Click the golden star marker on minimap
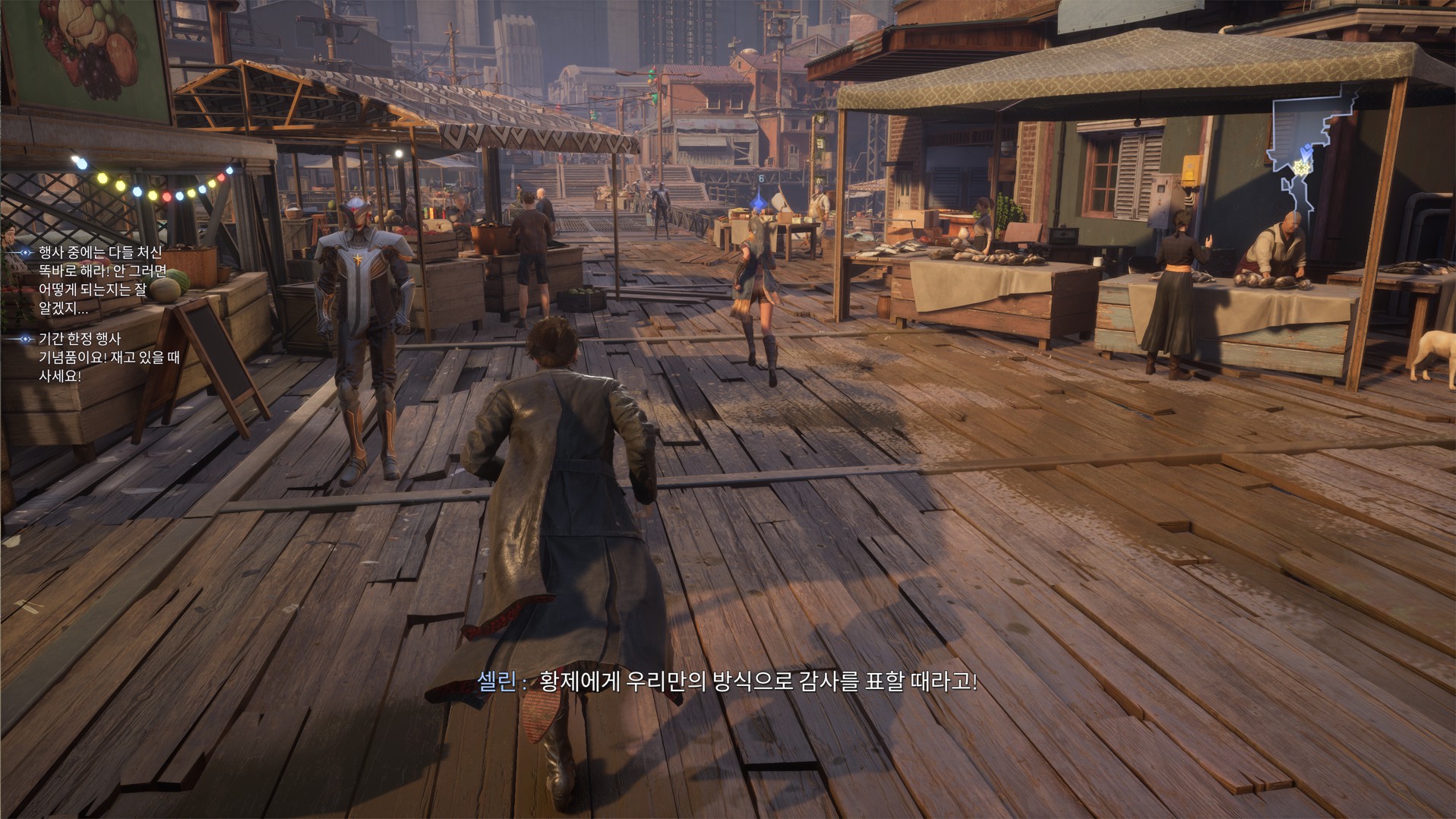 click(1302, 166)
